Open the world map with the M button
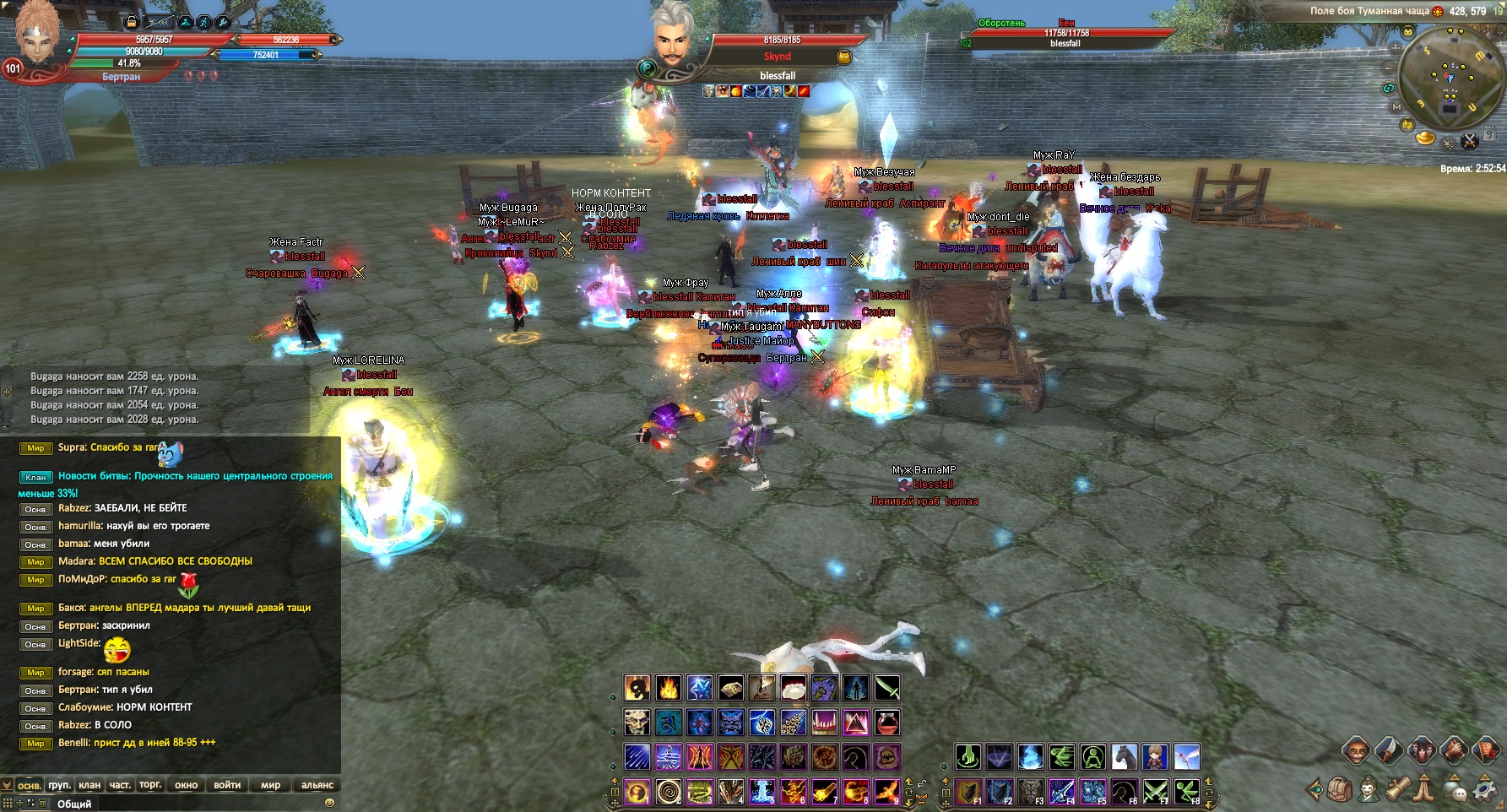Viewport: 1507px width, 812px height. [x=1396, y=107]
